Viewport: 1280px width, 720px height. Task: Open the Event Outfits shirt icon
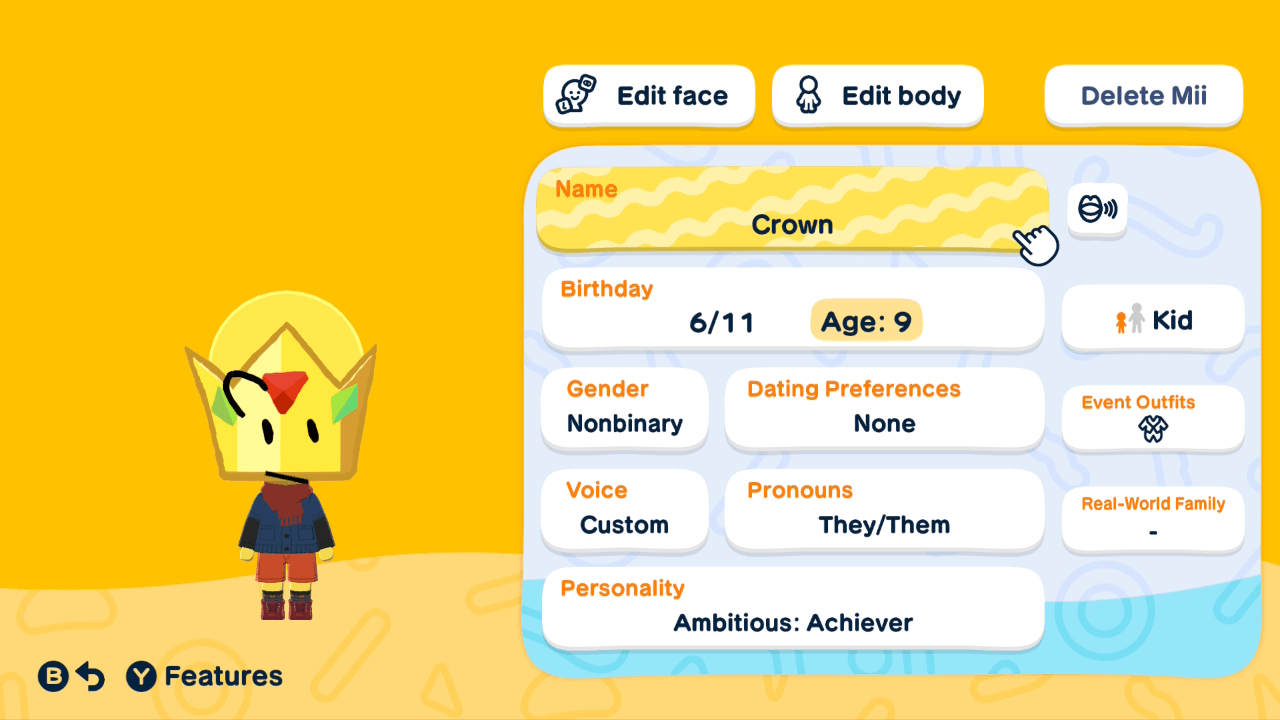[x=1152, y=427]
